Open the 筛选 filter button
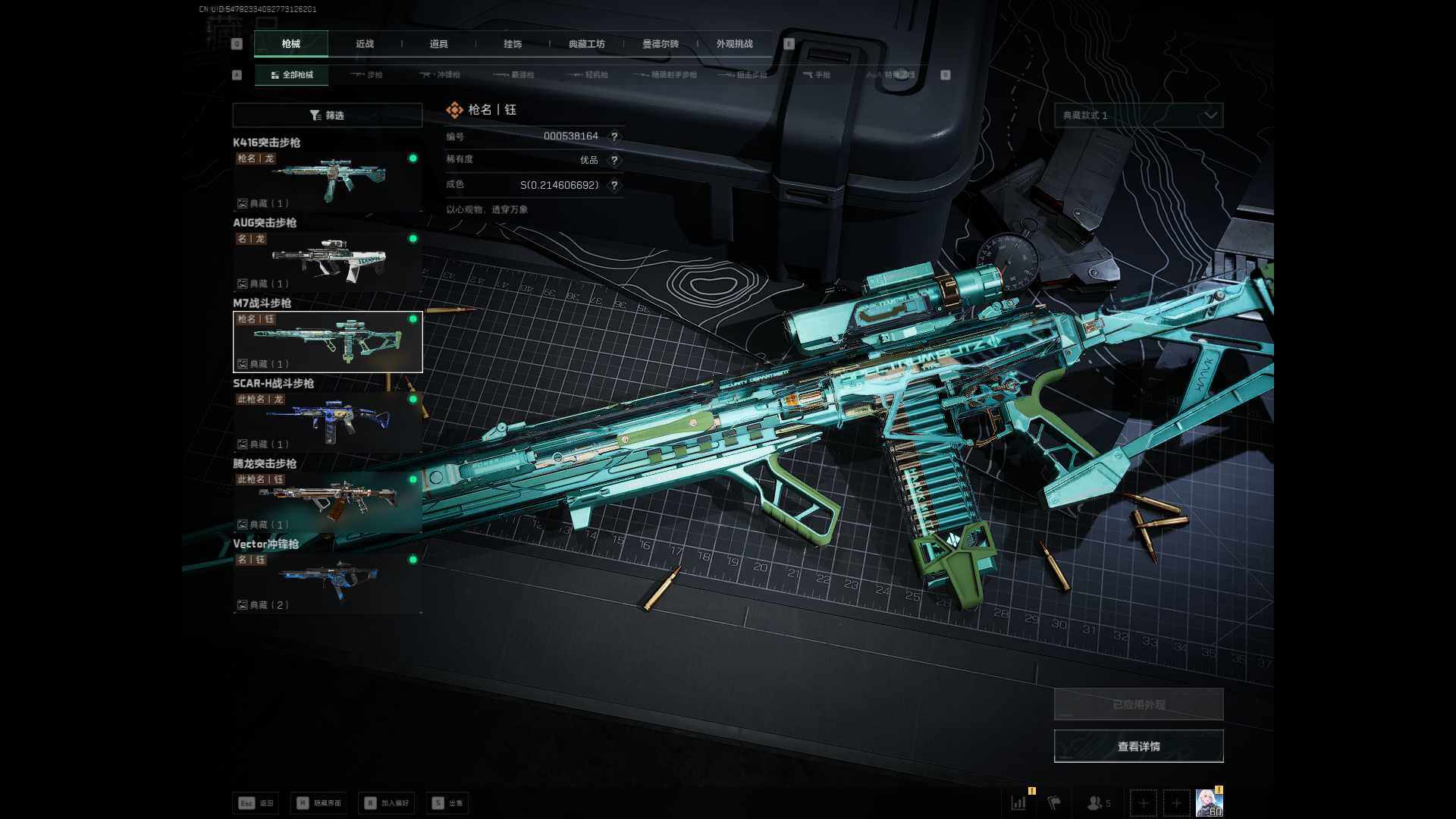Screen dimensions: 1456x819 (327, 115)
